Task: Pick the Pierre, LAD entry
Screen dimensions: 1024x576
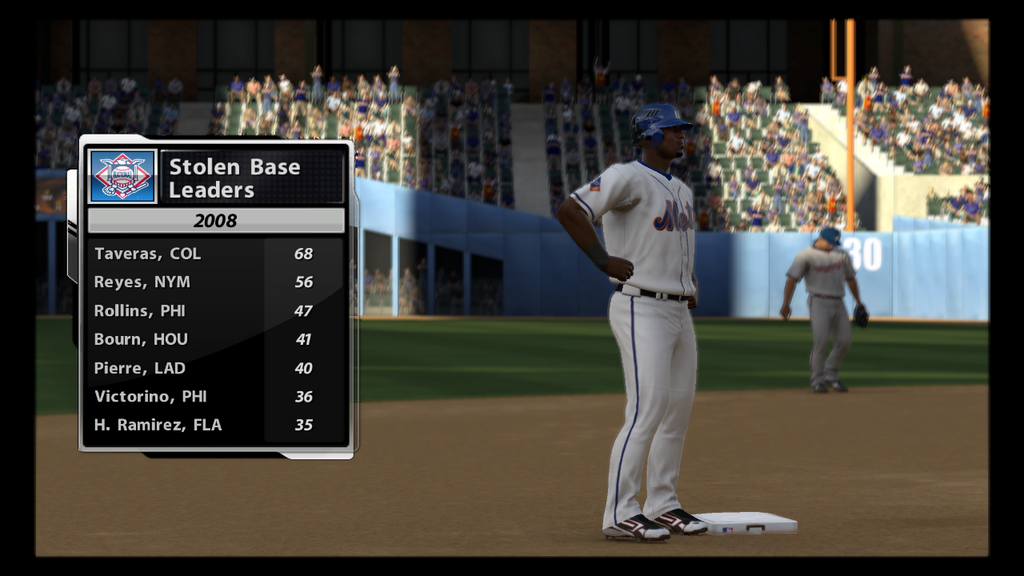Action: pyautogui.click(x=215, y=368)
